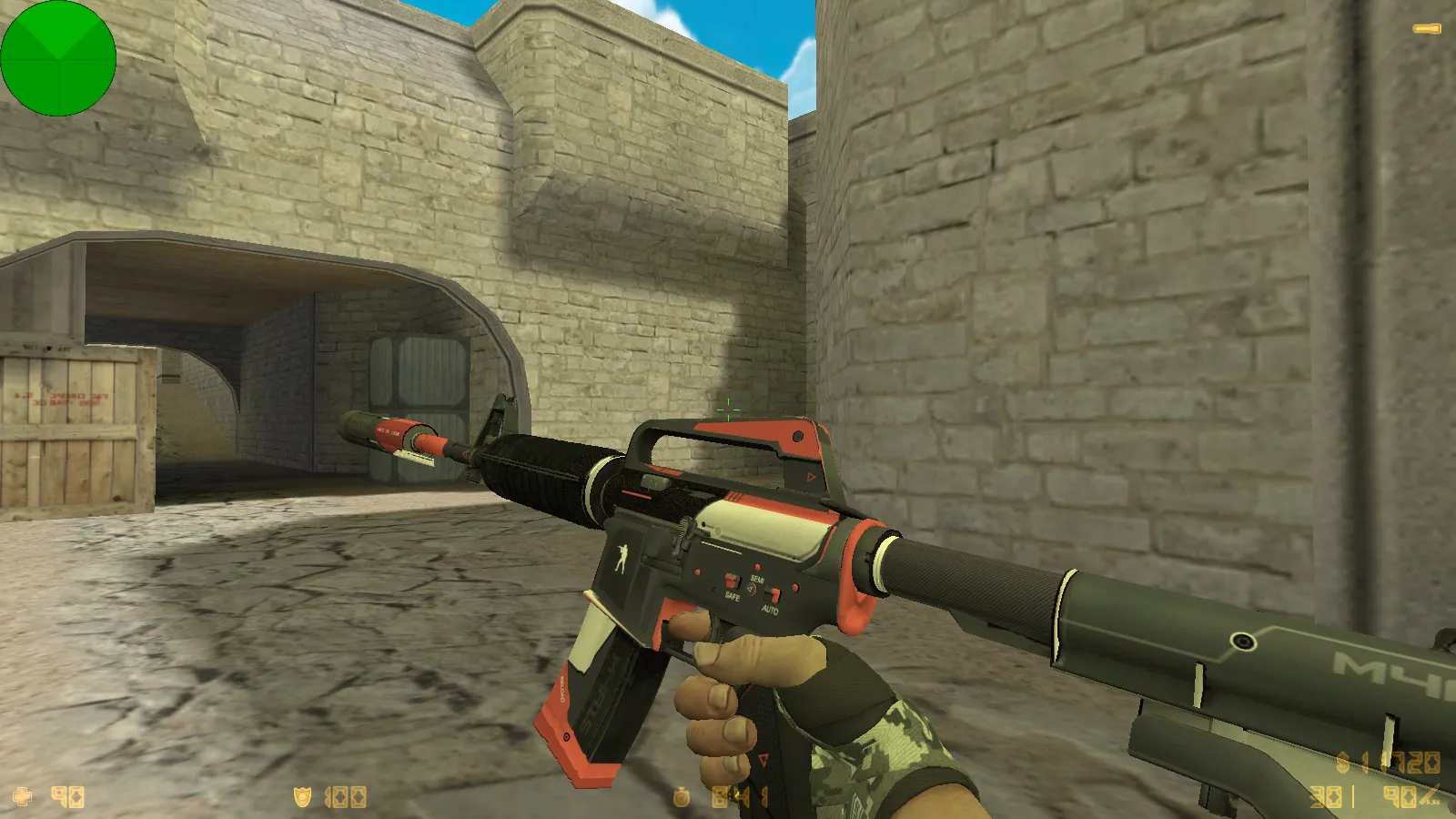The image size is (1456, 819).
Task: Select the armor shield icon showing 100
Action: [x=300, y=796]
